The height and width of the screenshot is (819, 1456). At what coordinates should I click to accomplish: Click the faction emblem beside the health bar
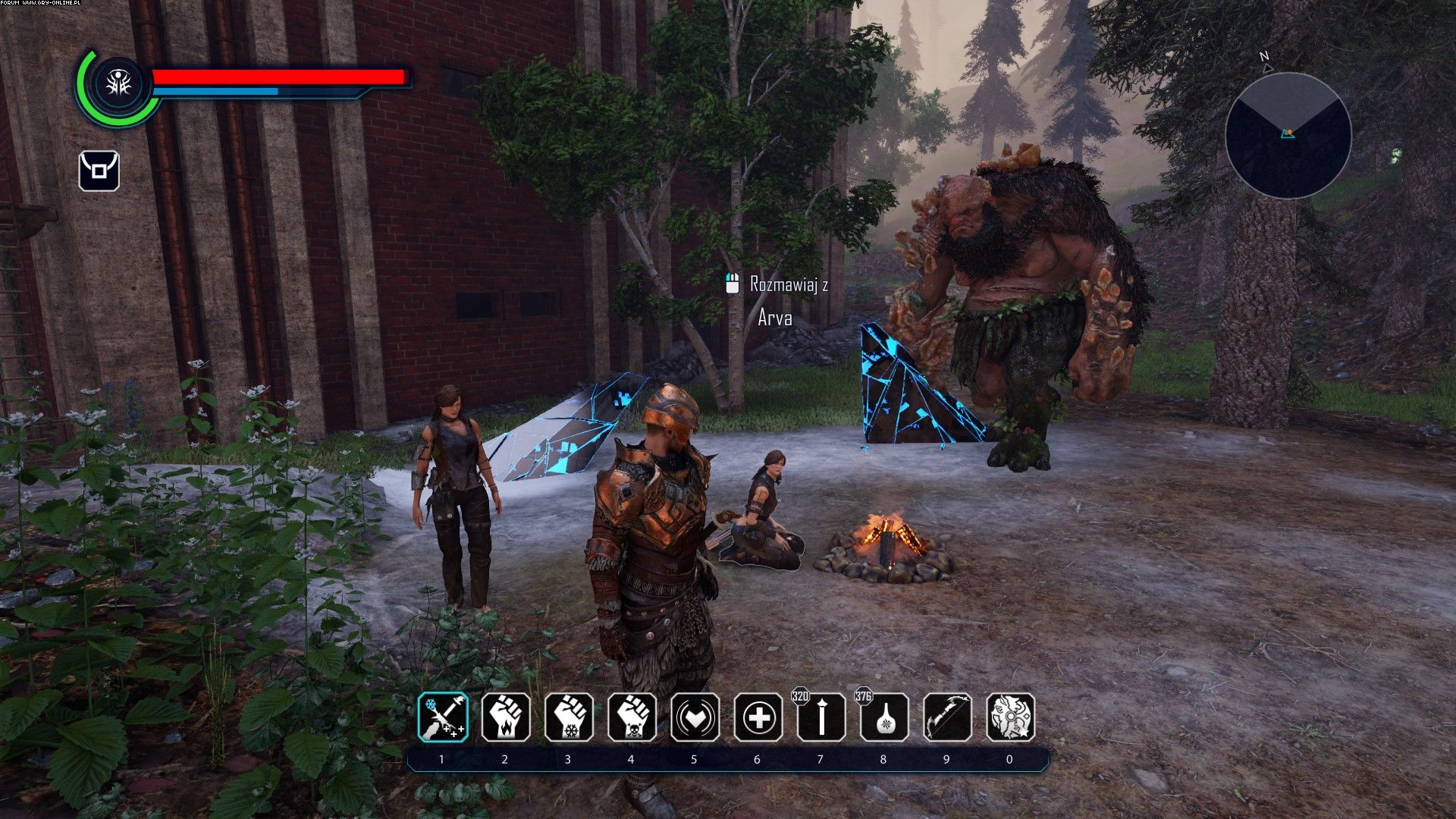[119, 84]
